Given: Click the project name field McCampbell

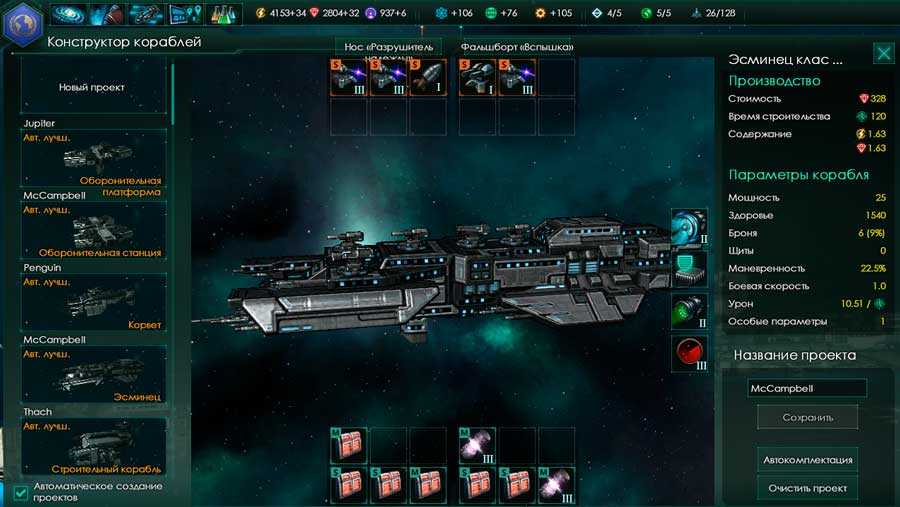Looking at the screenshot, I should (x=807, y=388).
